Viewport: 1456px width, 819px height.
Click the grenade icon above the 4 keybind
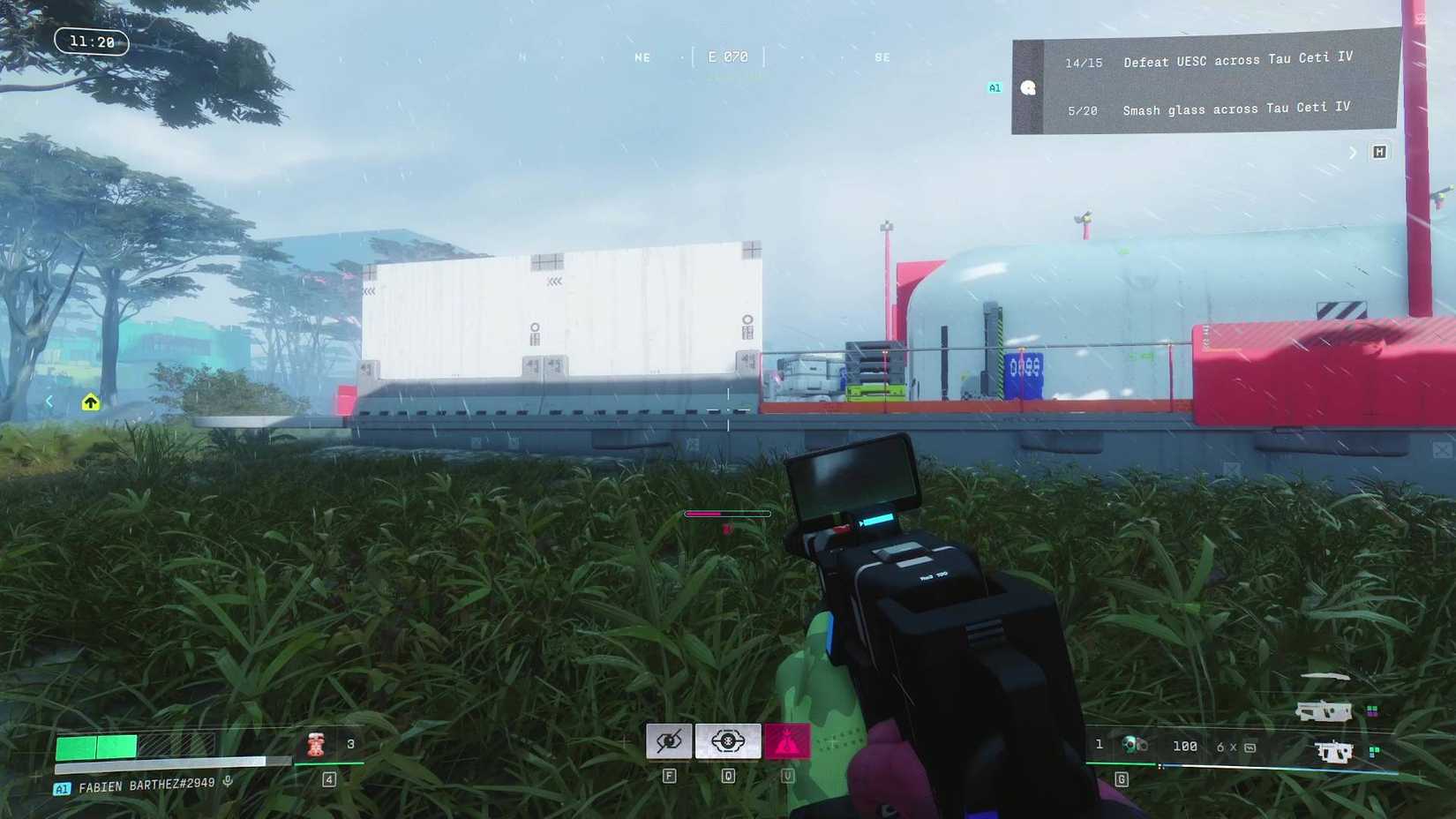315,743
